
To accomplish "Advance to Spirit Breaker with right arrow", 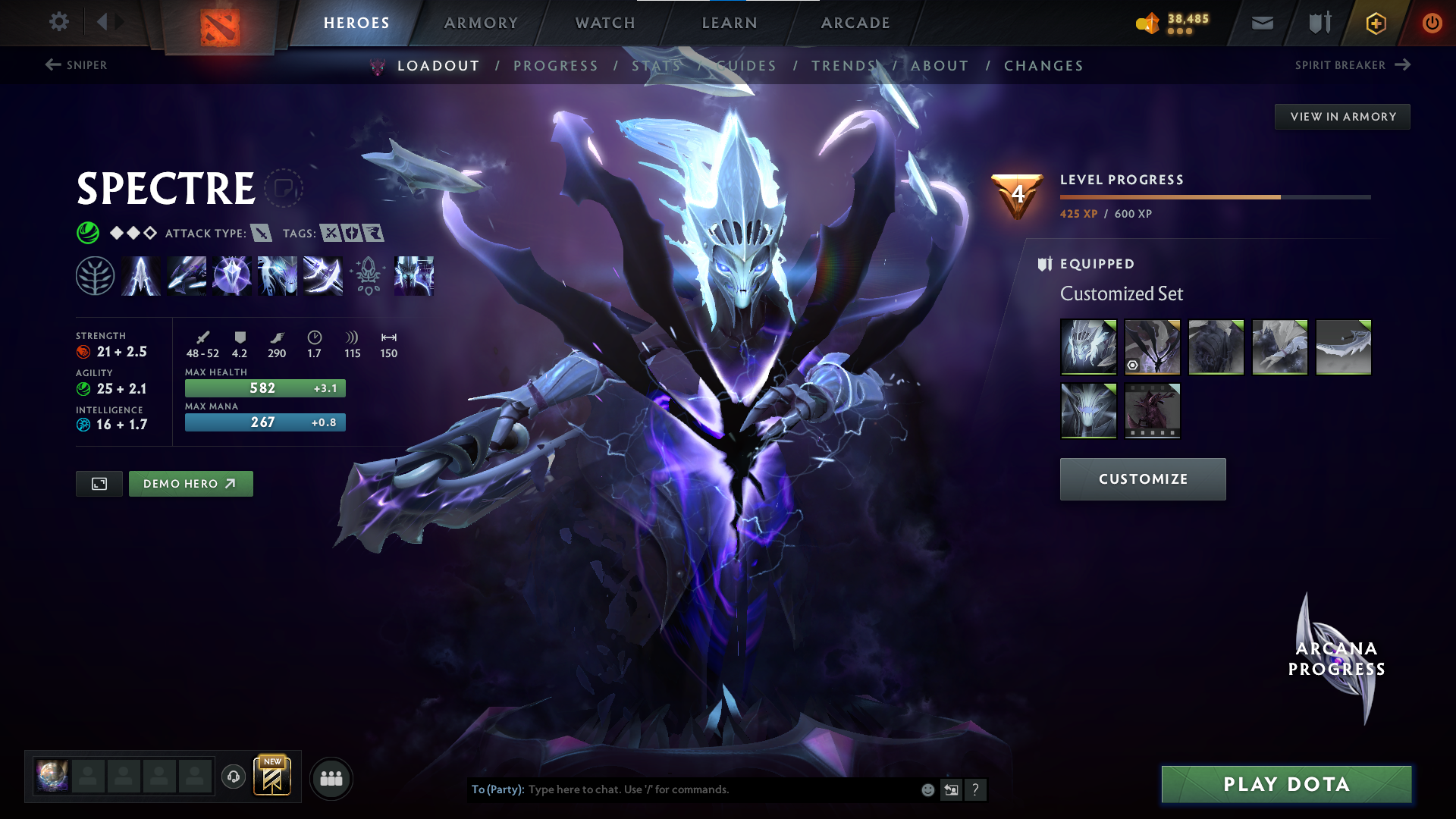I will click(x=1401, y=65).
